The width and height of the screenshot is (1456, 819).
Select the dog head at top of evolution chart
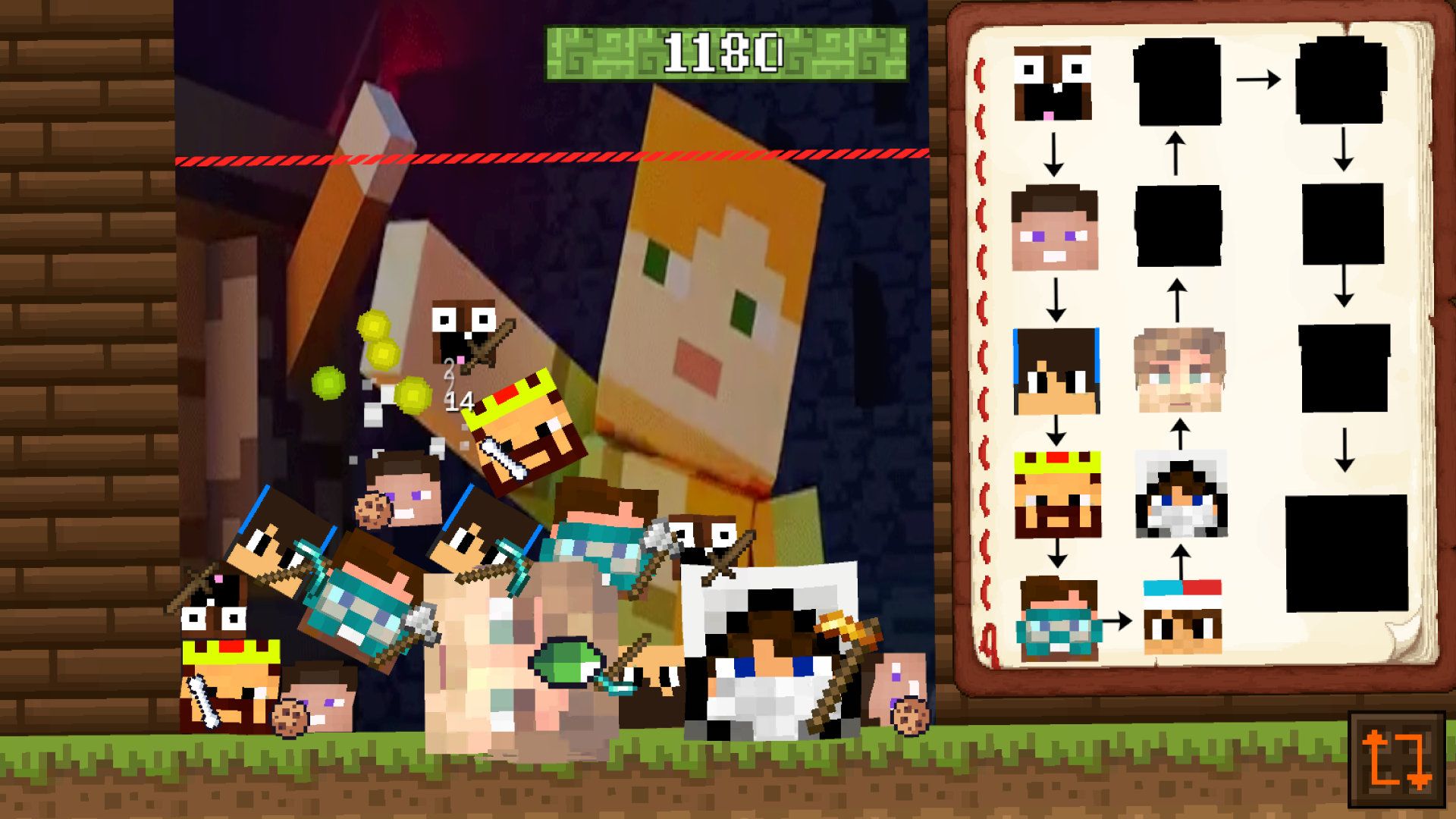[x=1054, y=83]
